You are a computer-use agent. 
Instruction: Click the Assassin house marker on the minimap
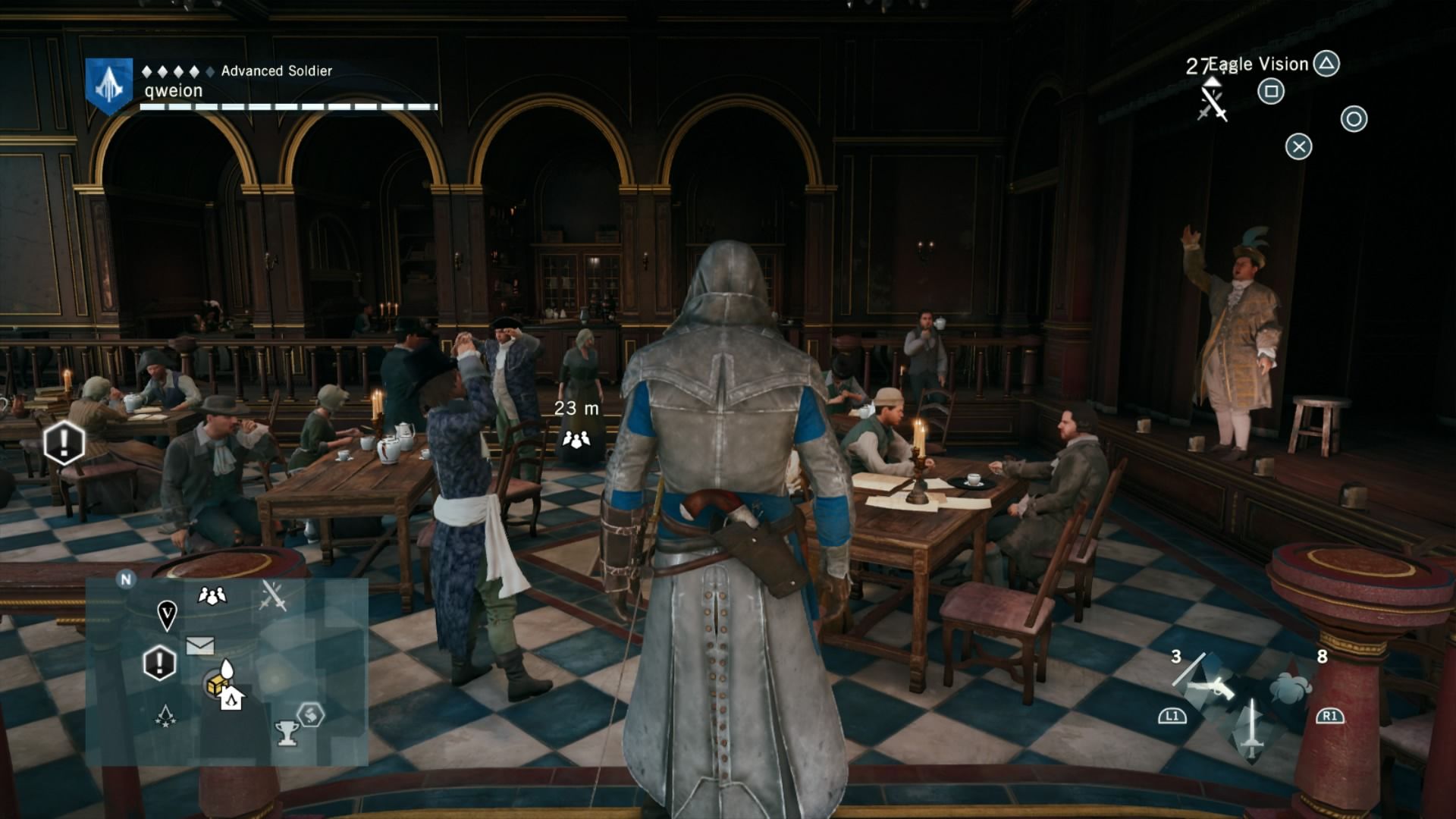(231, 698)
